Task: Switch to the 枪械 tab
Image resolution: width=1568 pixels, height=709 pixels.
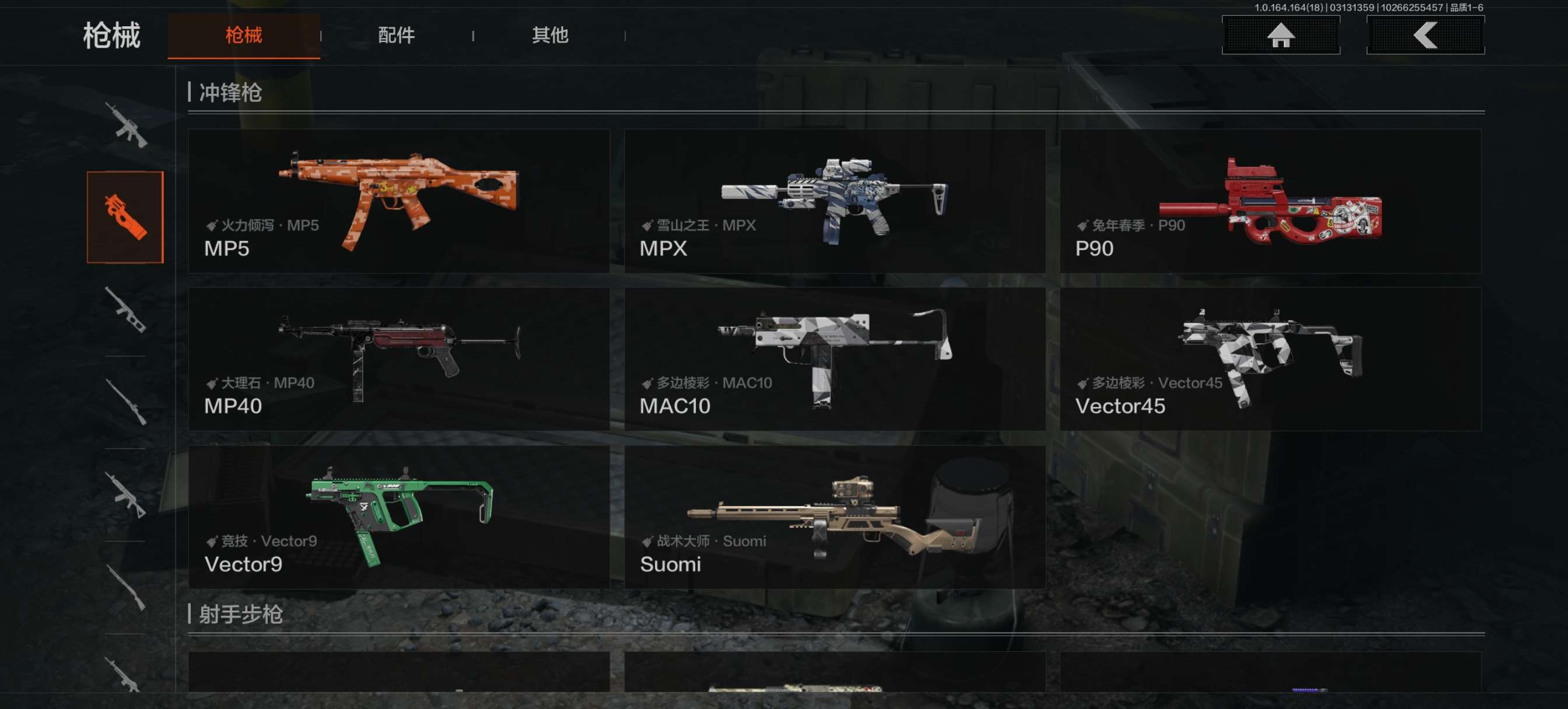Action: point(243,36)
